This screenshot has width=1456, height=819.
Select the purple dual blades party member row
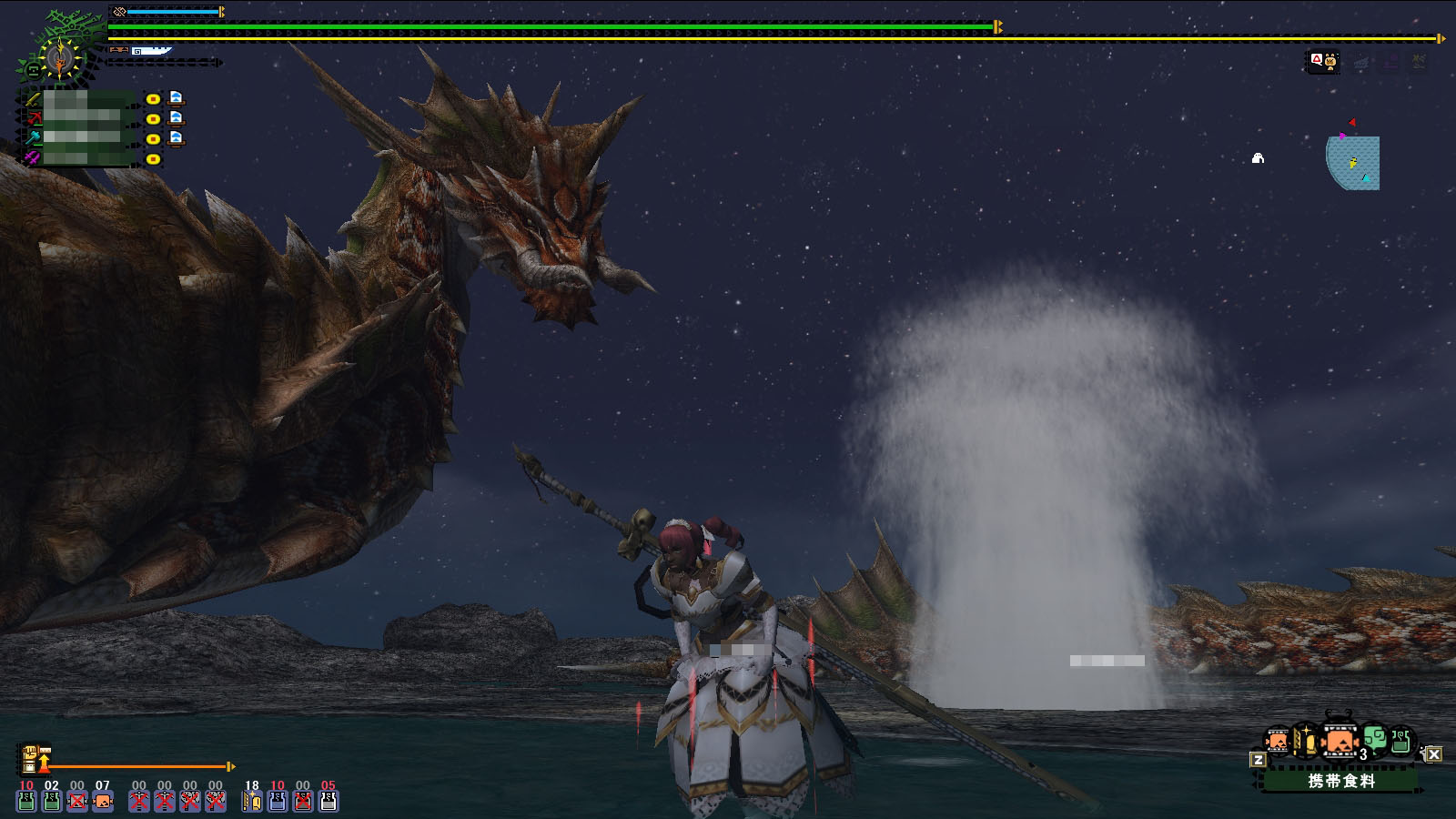click(x=82, y=158)
